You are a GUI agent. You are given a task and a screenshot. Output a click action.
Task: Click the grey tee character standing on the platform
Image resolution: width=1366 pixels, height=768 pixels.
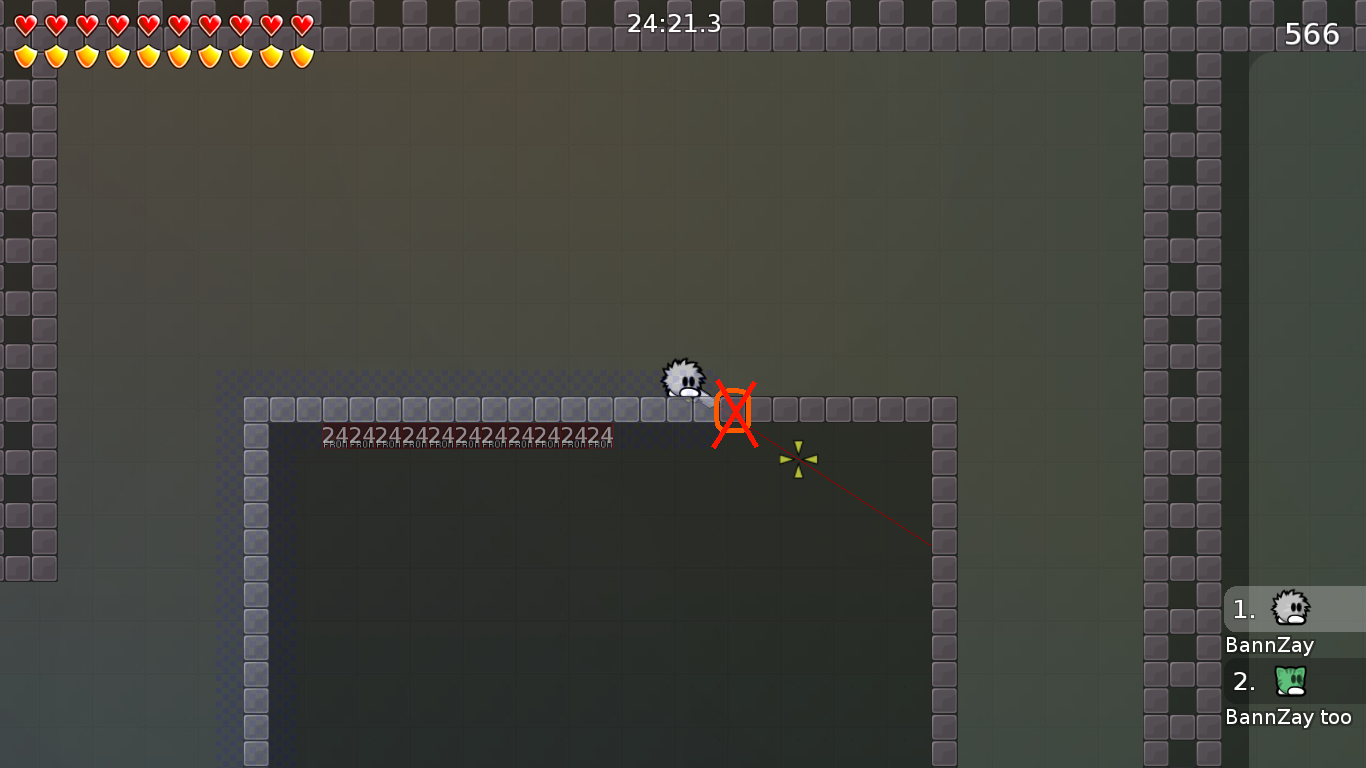click(x=683, y=380)
